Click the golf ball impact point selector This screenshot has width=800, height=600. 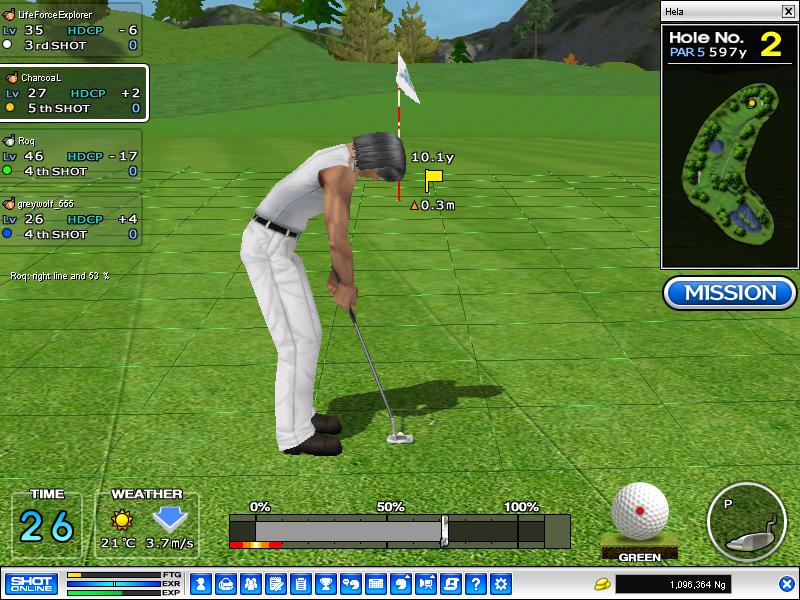pyautogui.click(x=640, y=511)
